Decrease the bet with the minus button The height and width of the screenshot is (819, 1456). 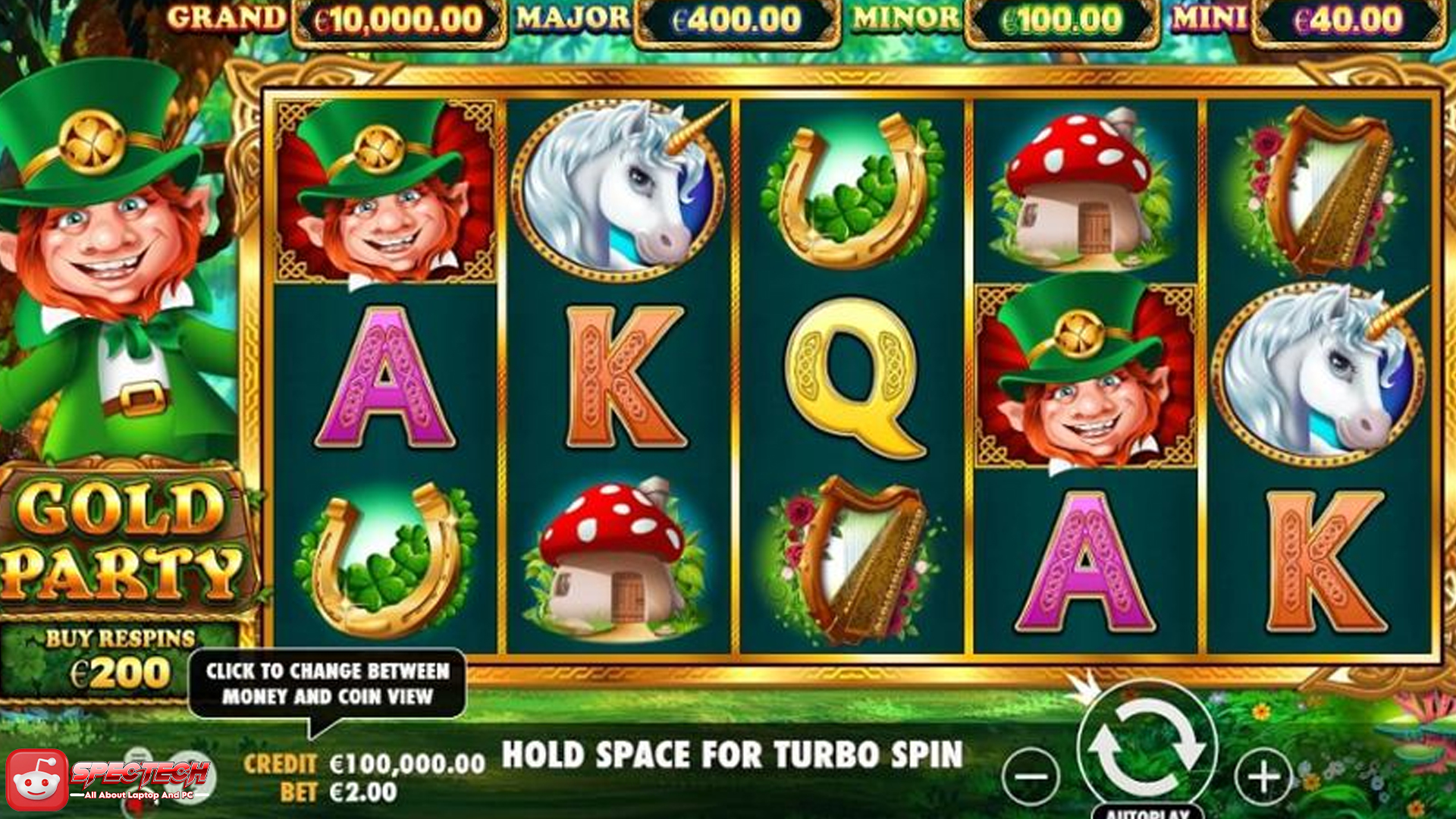point(1031,777)
